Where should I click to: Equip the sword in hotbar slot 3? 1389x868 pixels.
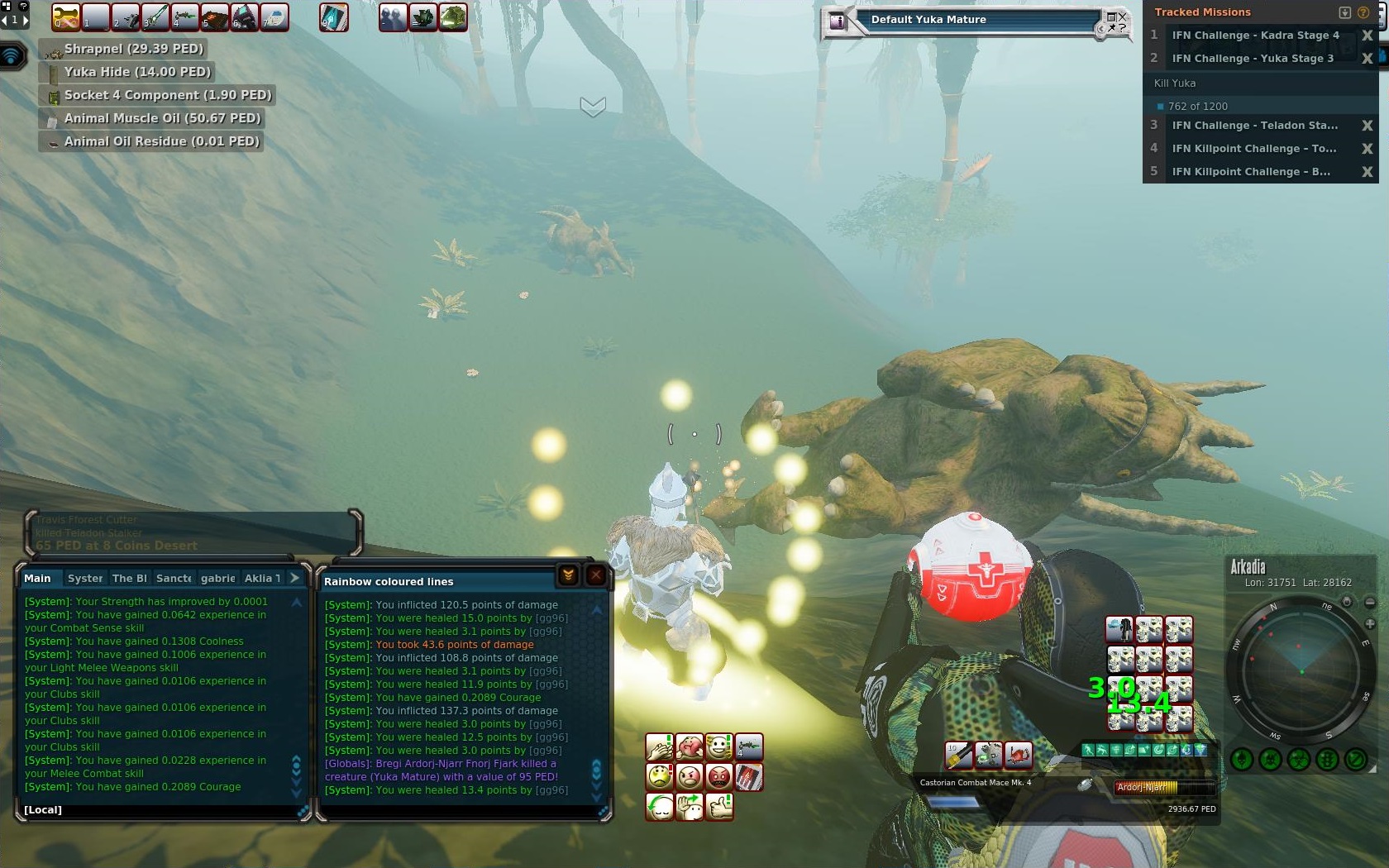click(x=156, y=17)
